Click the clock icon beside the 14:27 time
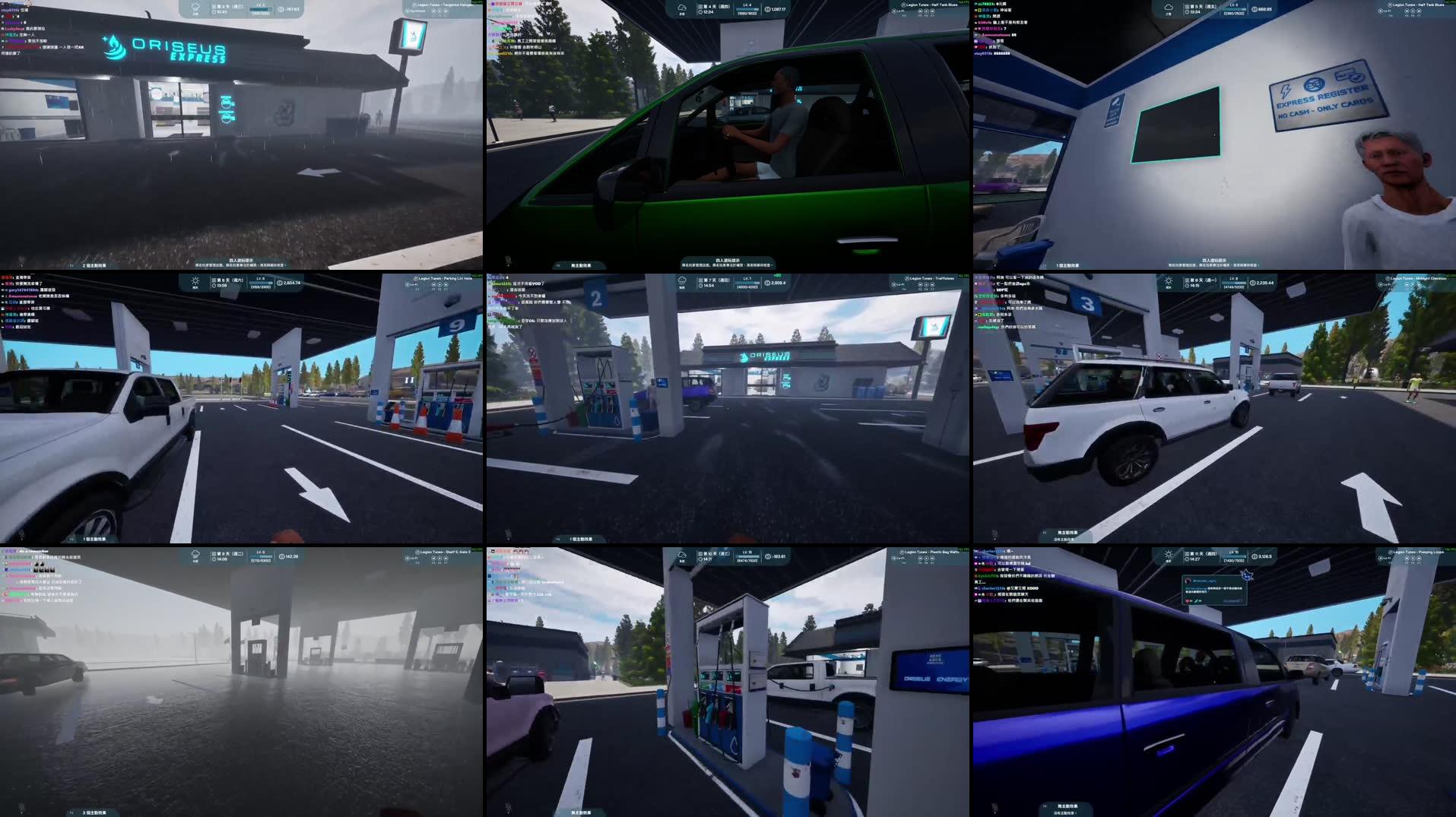 click(1186, 561)
